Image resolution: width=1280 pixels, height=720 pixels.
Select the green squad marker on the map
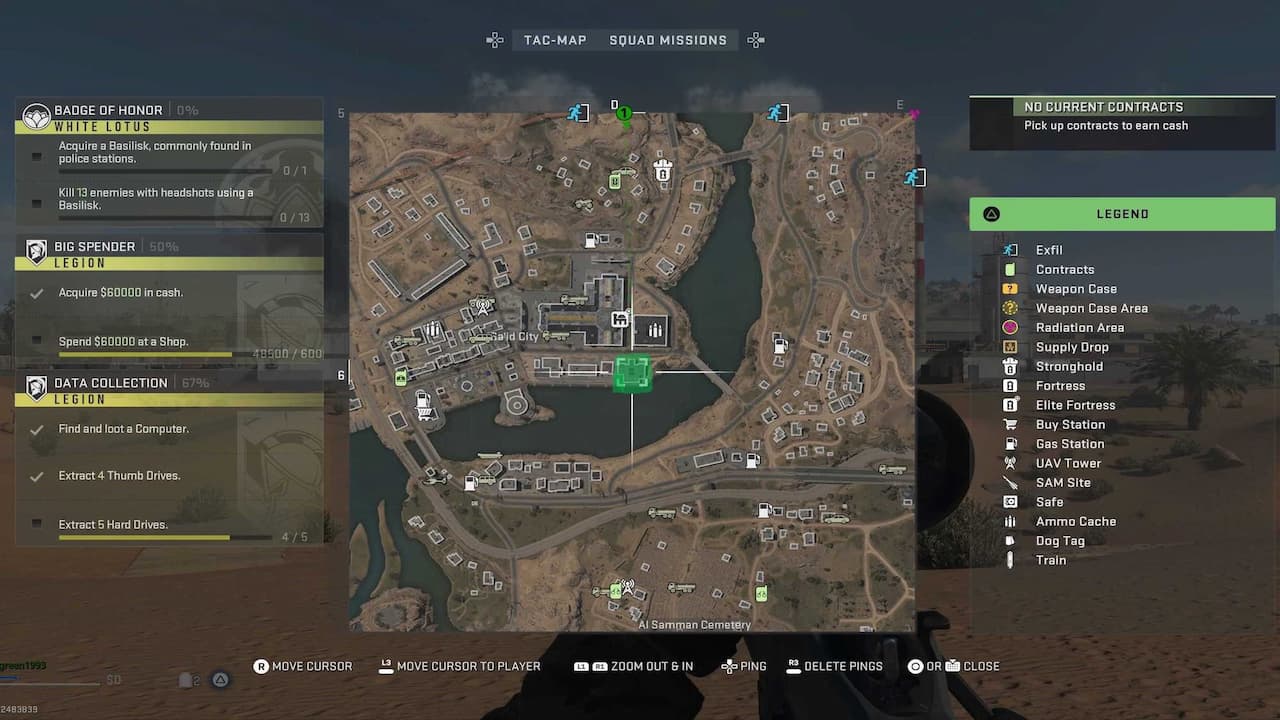pos(623,113)
